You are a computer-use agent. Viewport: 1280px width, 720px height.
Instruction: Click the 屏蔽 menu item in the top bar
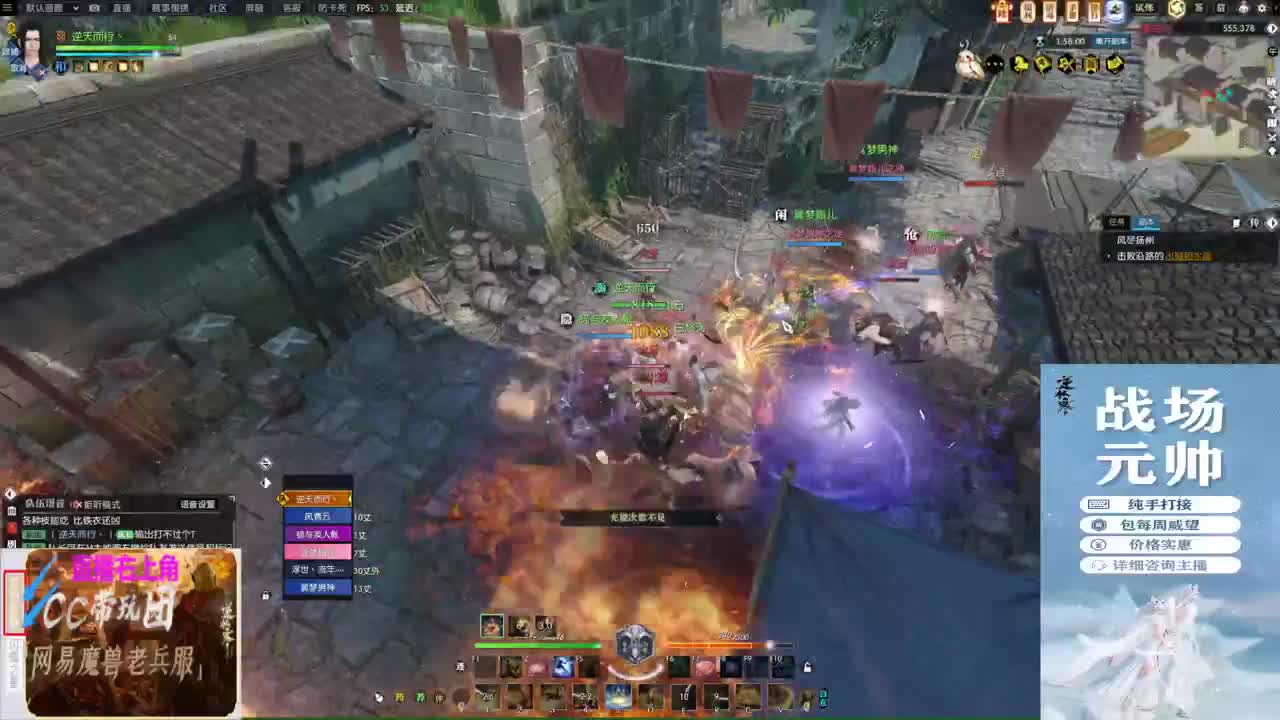click(254, 7)
